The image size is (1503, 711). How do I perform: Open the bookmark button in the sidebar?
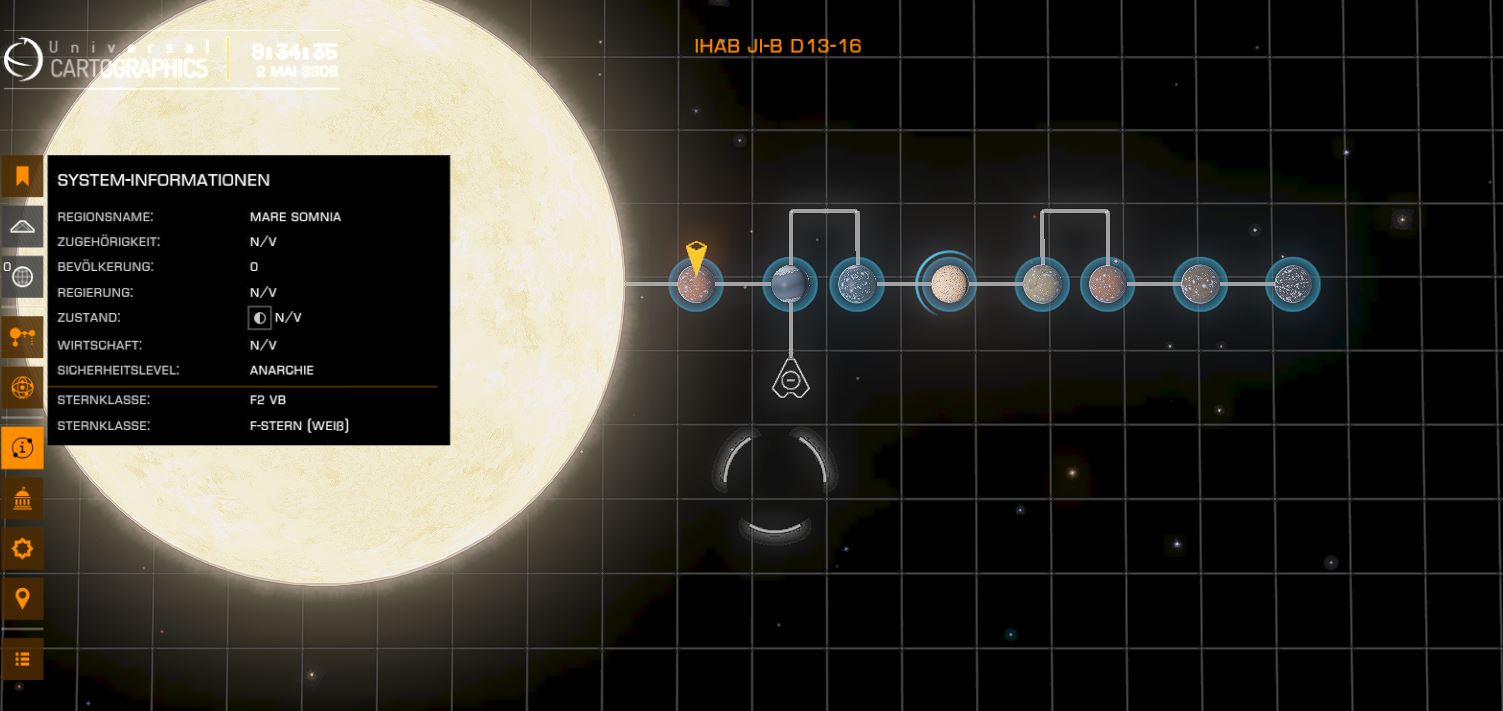pyautogui.click(x=22, y=178)
